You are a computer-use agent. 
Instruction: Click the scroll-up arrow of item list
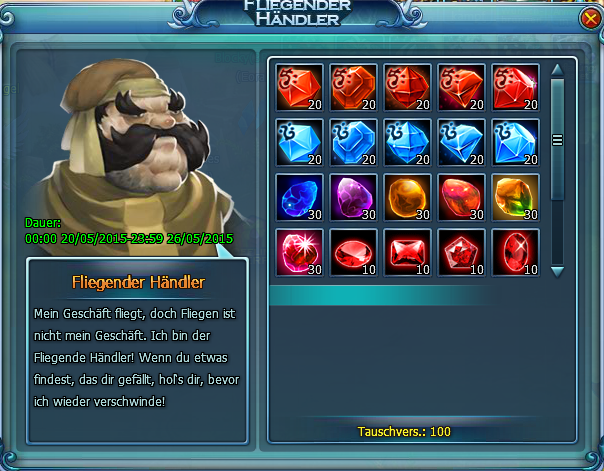(558, 70)
